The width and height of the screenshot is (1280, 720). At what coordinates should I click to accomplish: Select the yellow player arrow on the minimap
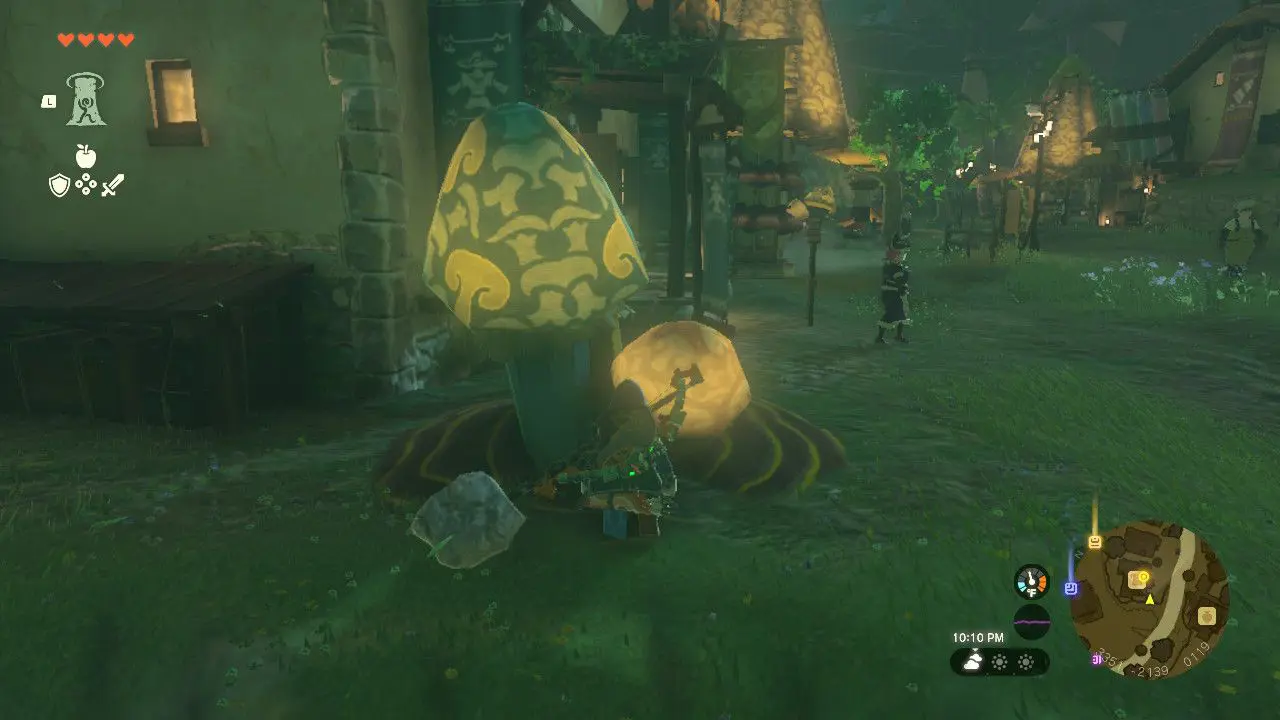(1149, 600)
